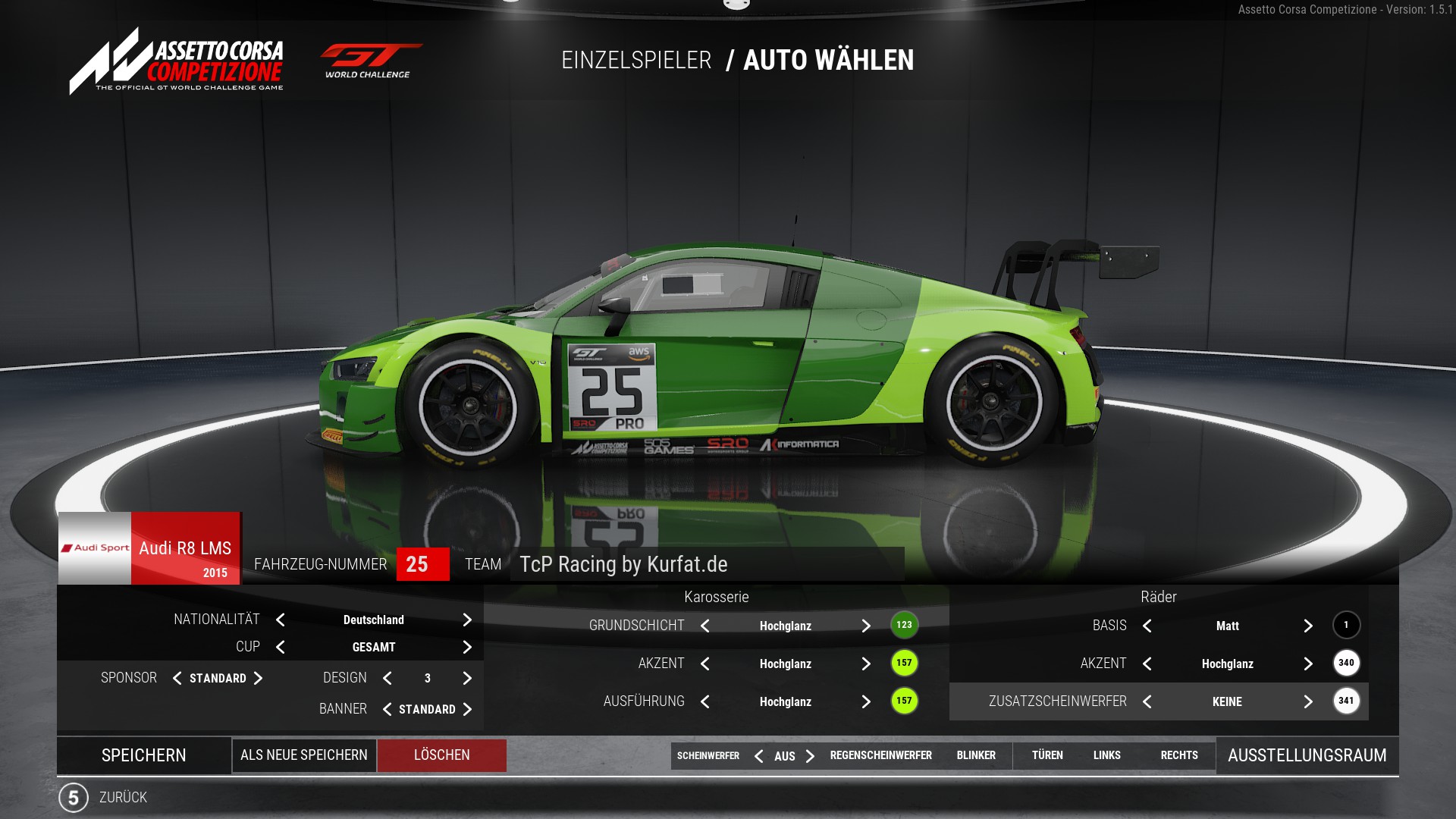This screenshot has height=819, width=1456.
Task: Switch to previous CUP category
Action: tap(281, 647)
